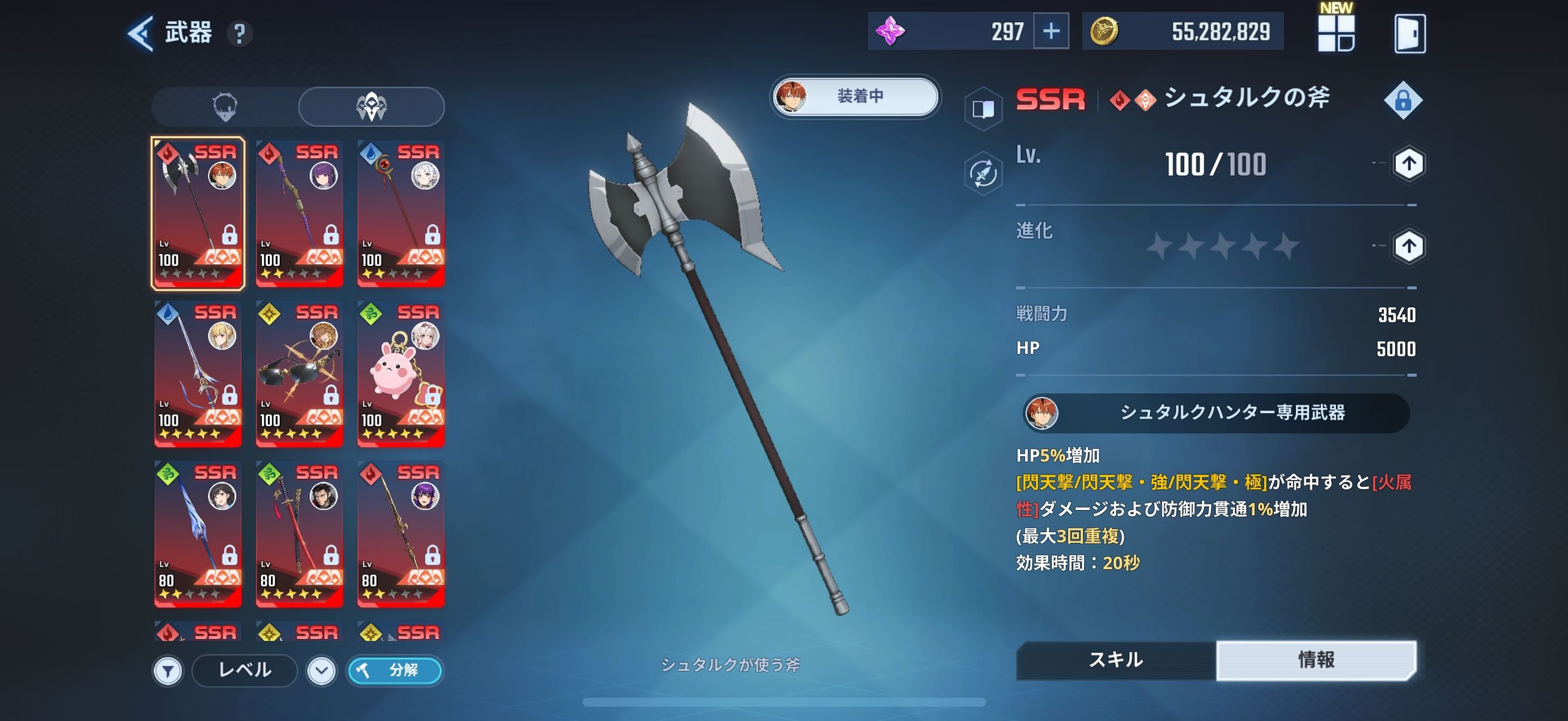The height and width of the screenshot is (721, 1568).
Task: Choose the pink rabbit keychain weapon card
Action: click(x=401, y=374)
